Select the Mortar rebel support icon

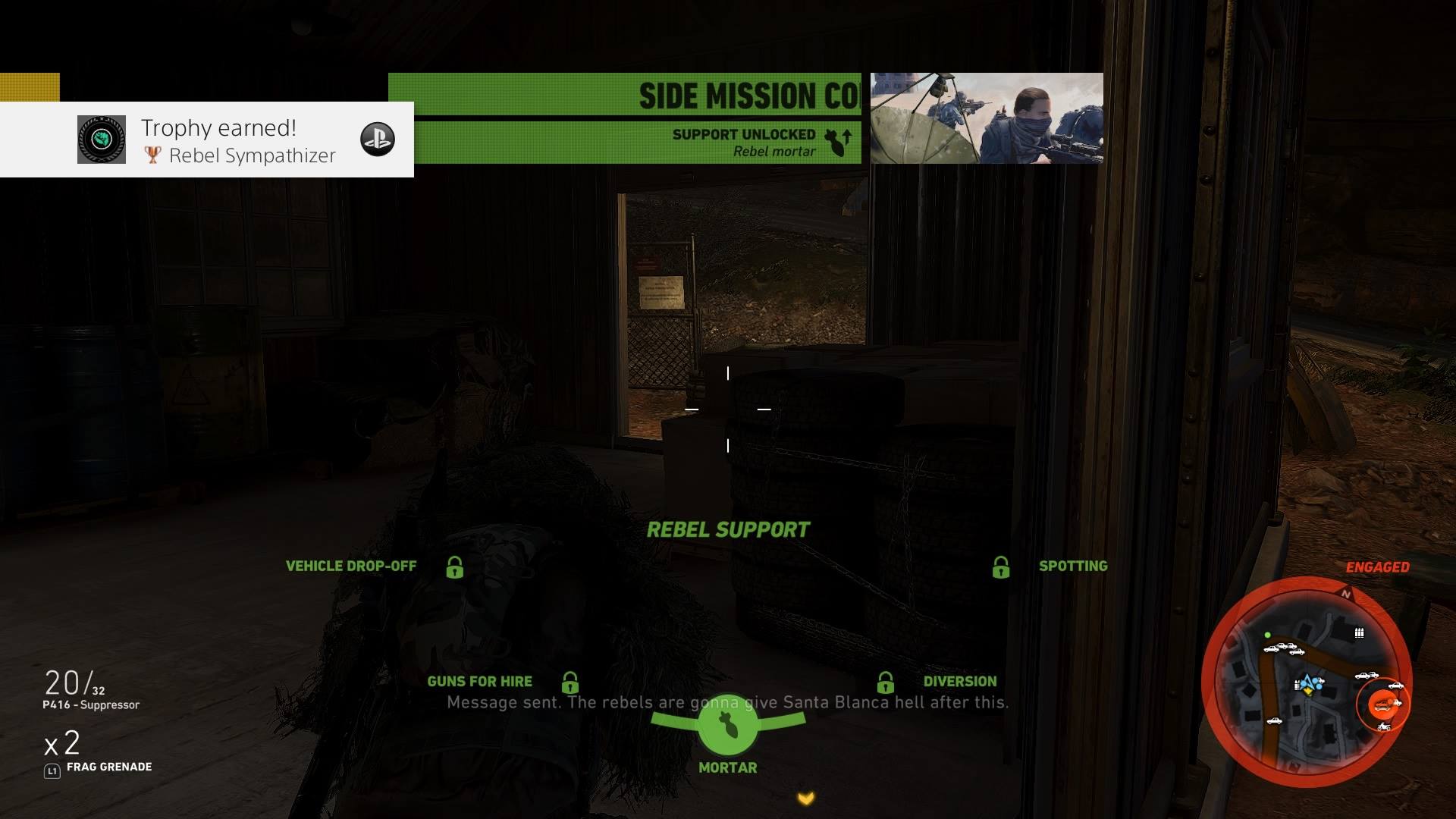[x=727, y=726]
